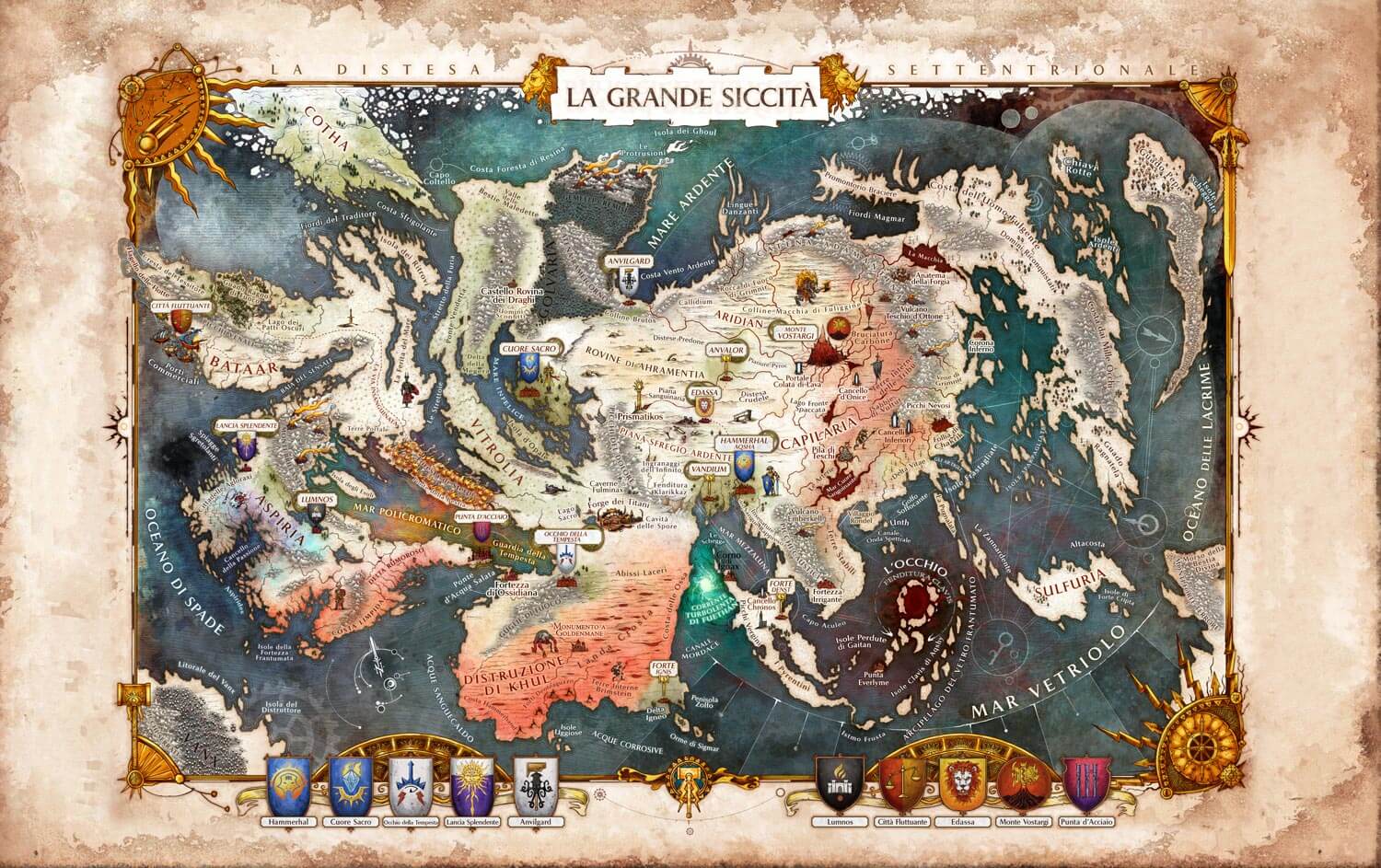Open the Anvilgard city marker on the map
The image size is (1381, 868).
628,282
